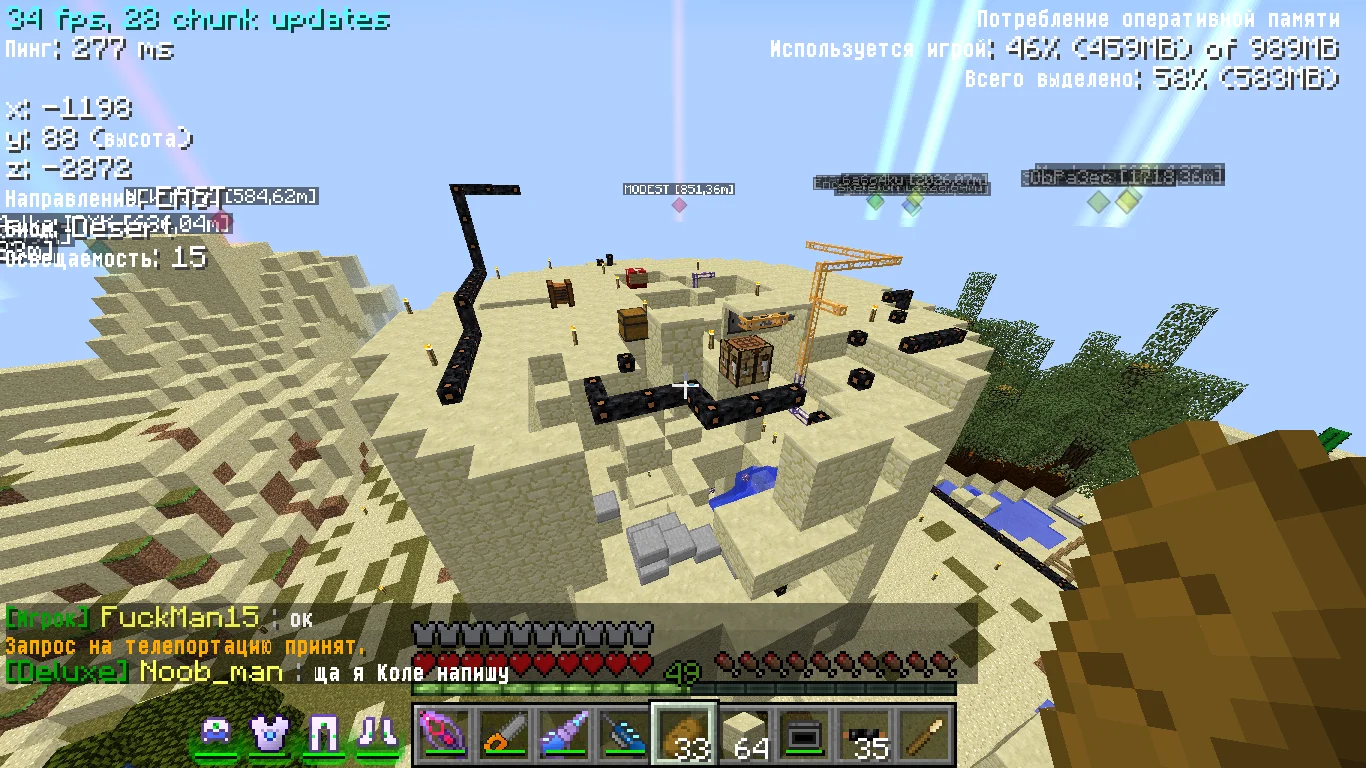
Task: Click Noob_man's name in chat
Action: click(211, 672)
